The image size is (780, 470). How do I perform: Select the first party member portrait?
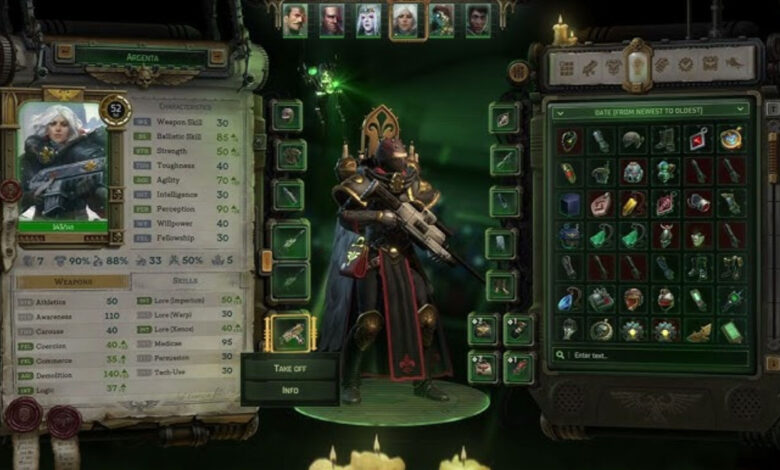pos(294,20)
